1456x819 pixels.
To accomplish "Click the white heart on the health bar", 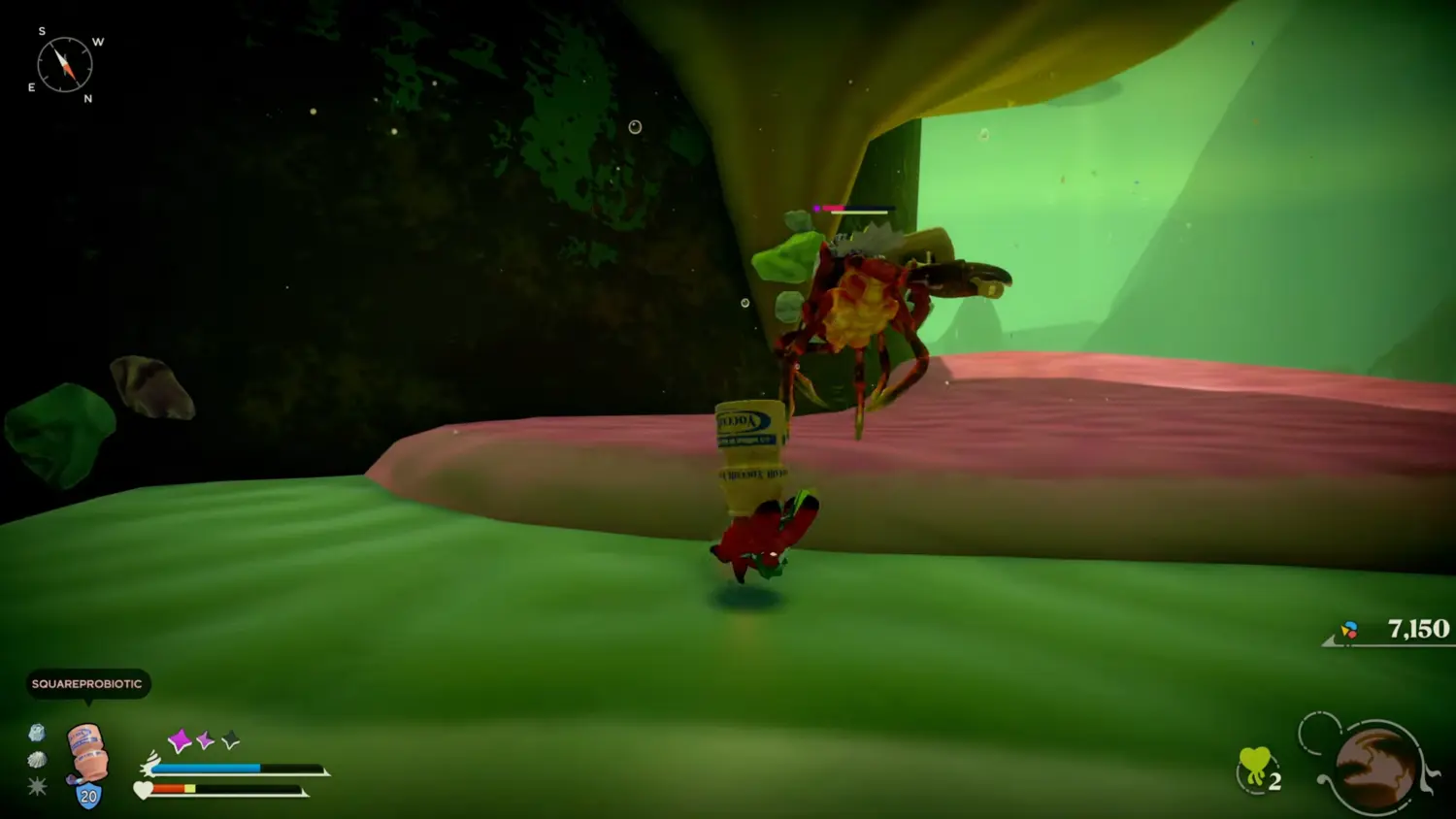I will coord(143,789).
